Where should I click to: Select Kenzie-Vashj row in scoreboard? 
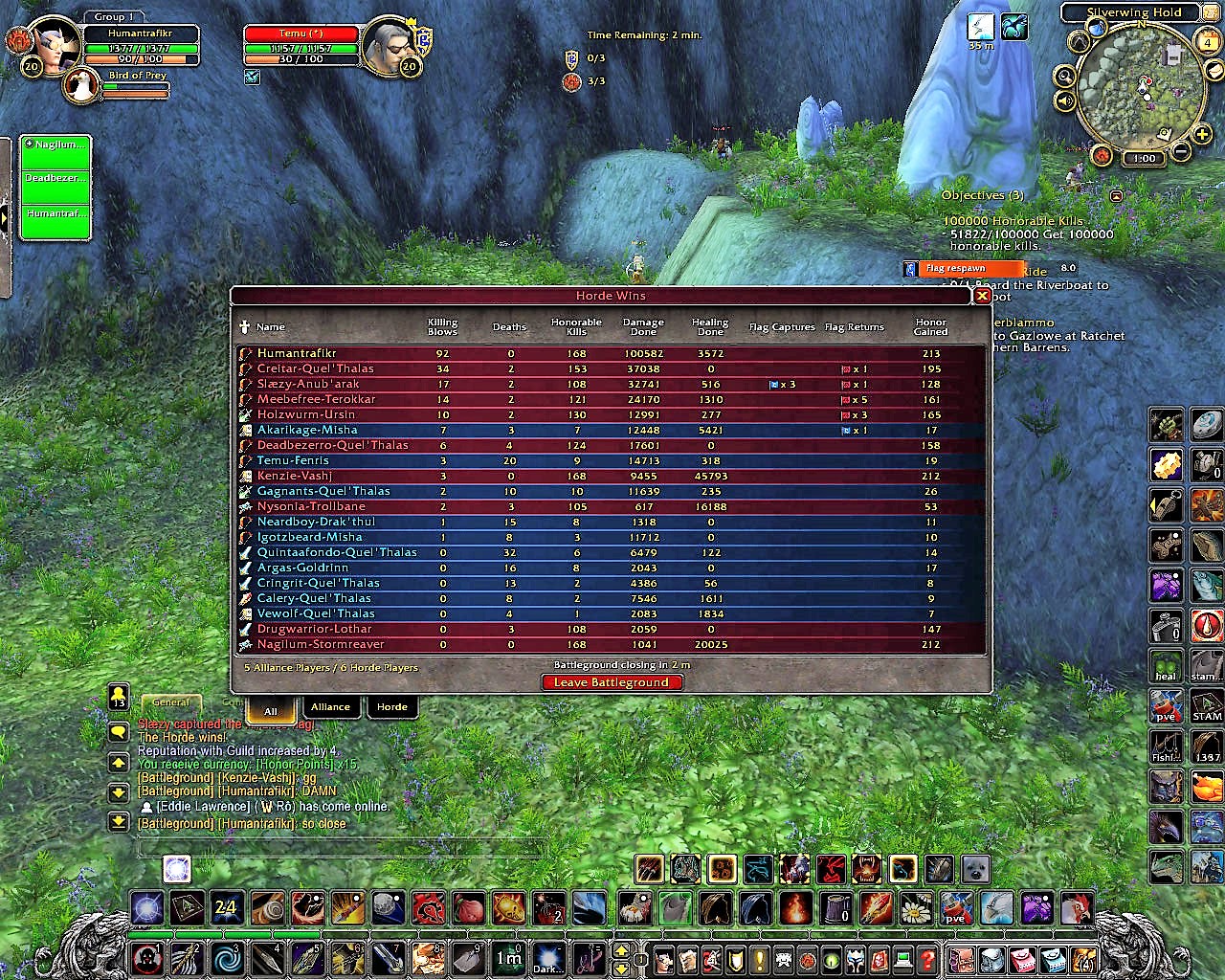pyautogui.click(x=295, y=476)
